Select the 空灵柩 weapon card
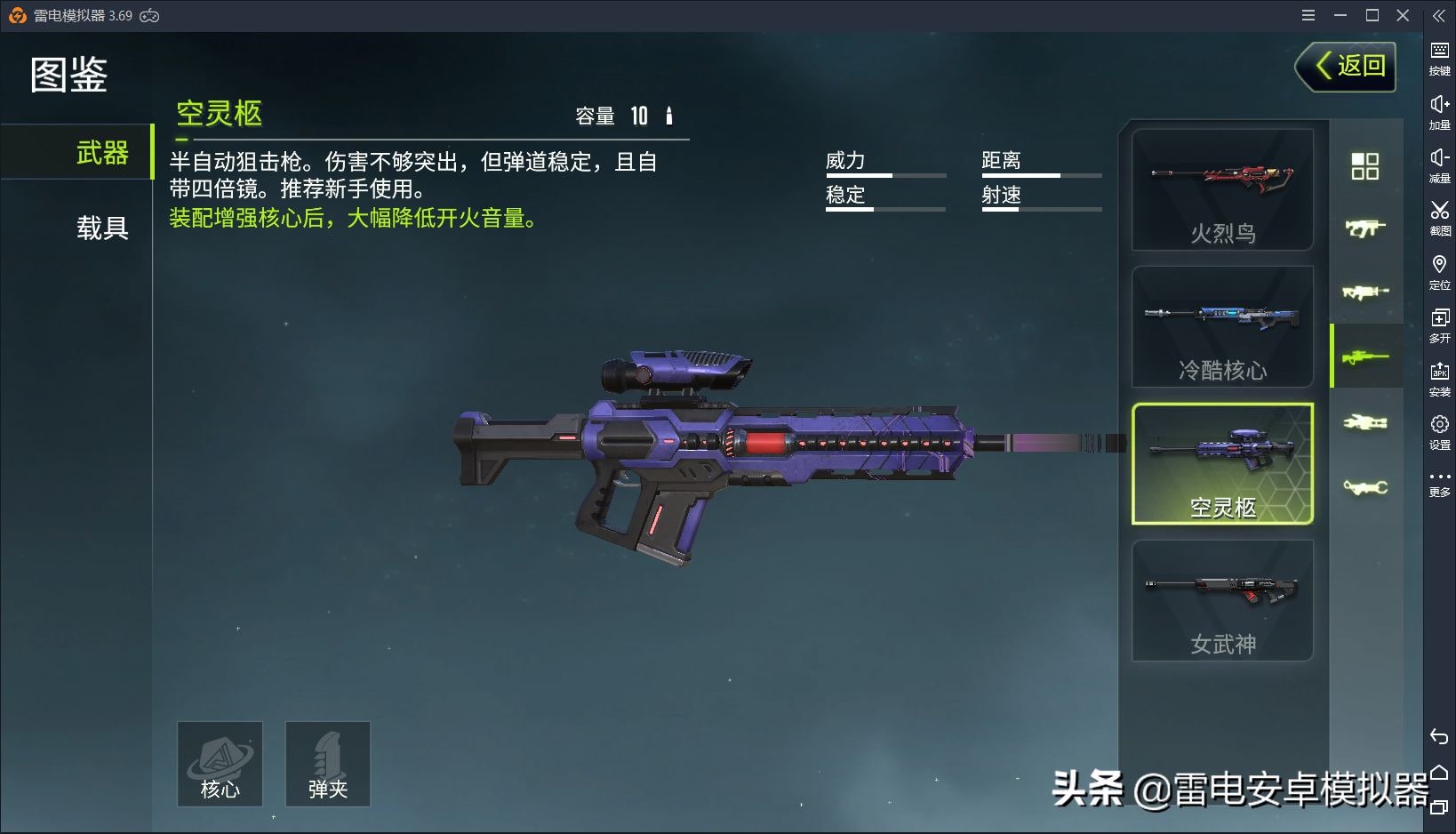This screenshot has height=834, width=1456. (x=1222, y=464)
